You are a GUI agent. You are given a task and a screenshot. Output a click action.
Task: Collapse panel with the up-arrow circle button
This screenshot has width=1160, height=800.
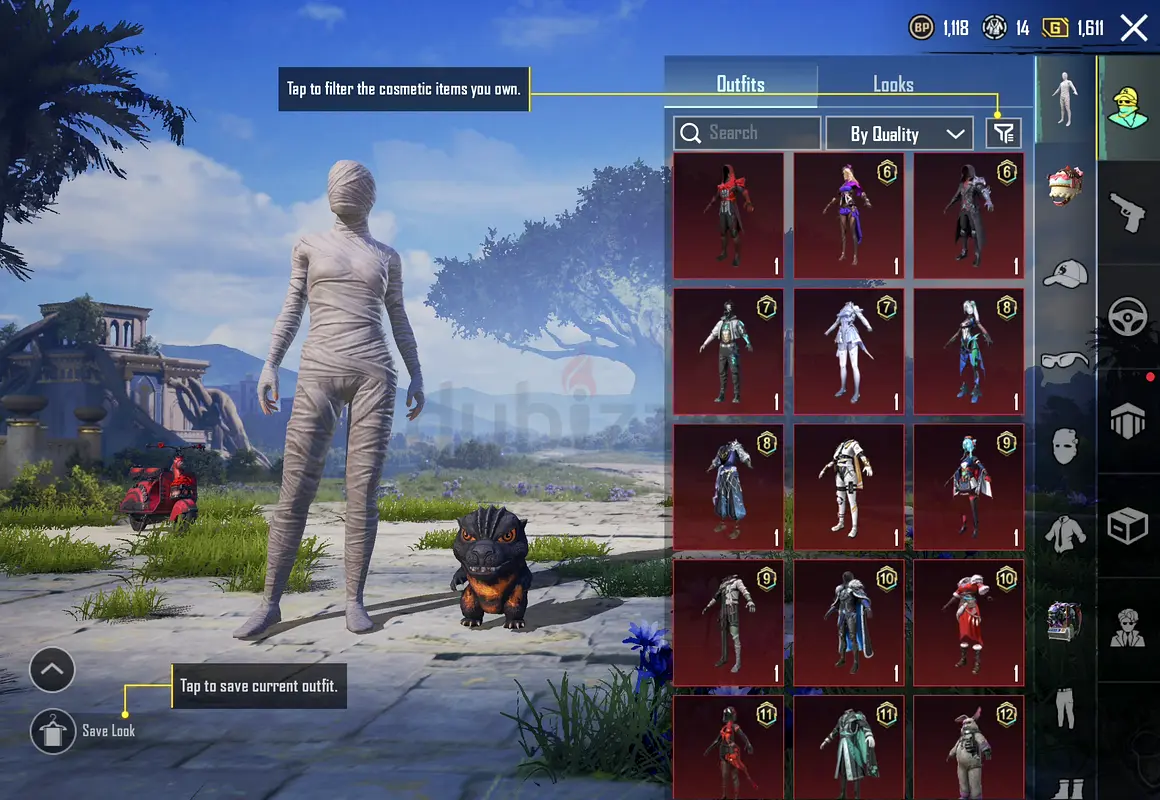52,670
